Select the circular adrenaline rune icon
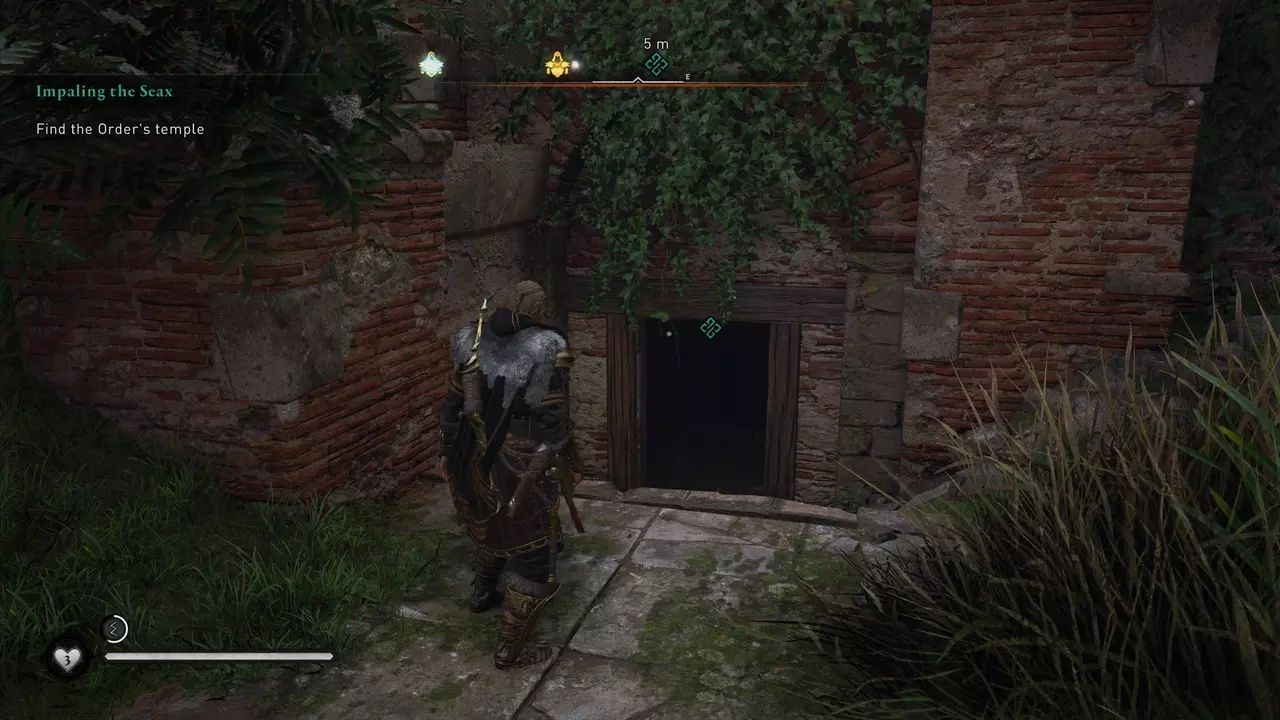 (x=113, y=628)
